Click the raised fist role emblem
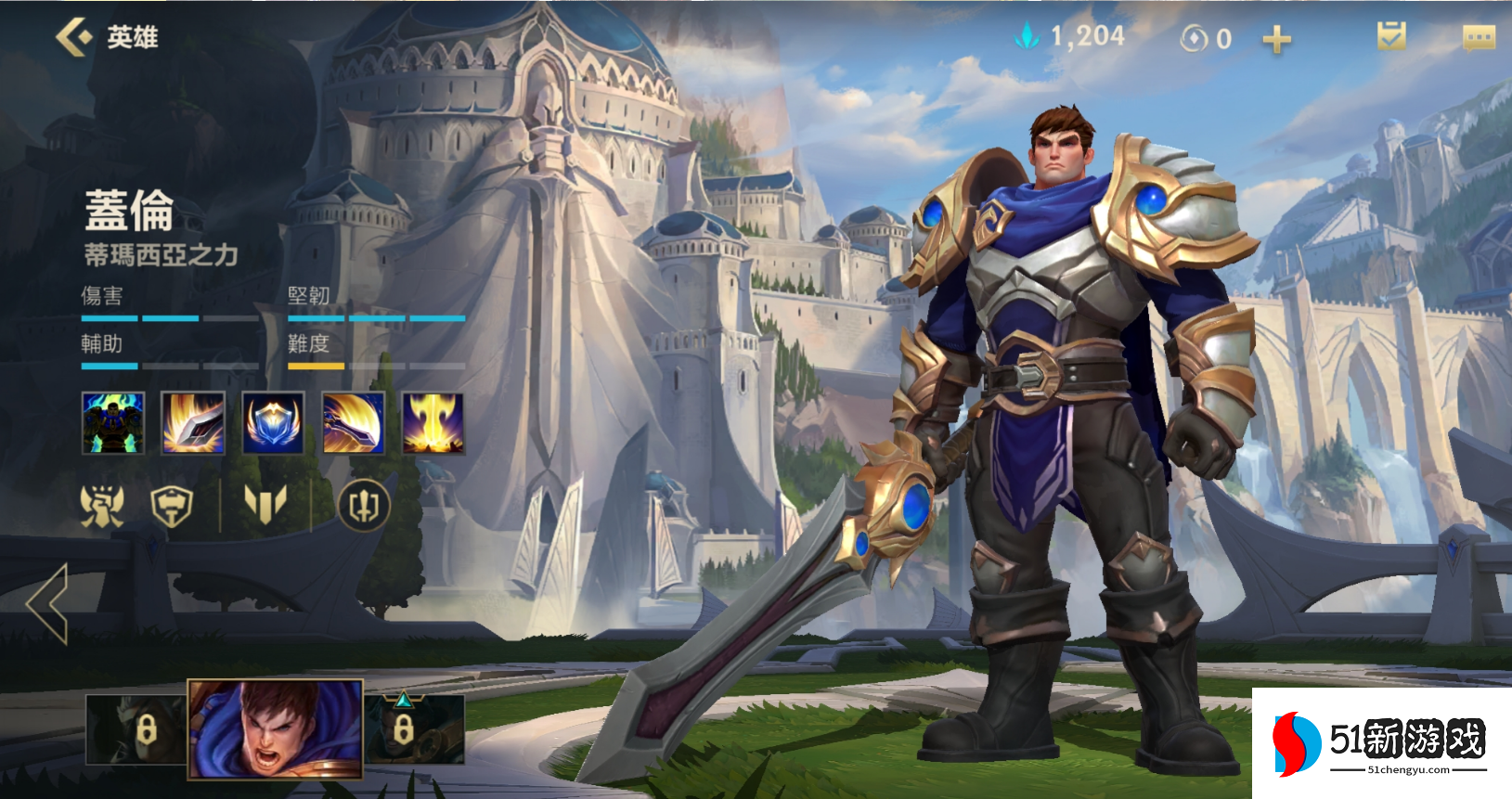Image resolution: width=1512 pixels, height=799 pixels. pos(102,507)
